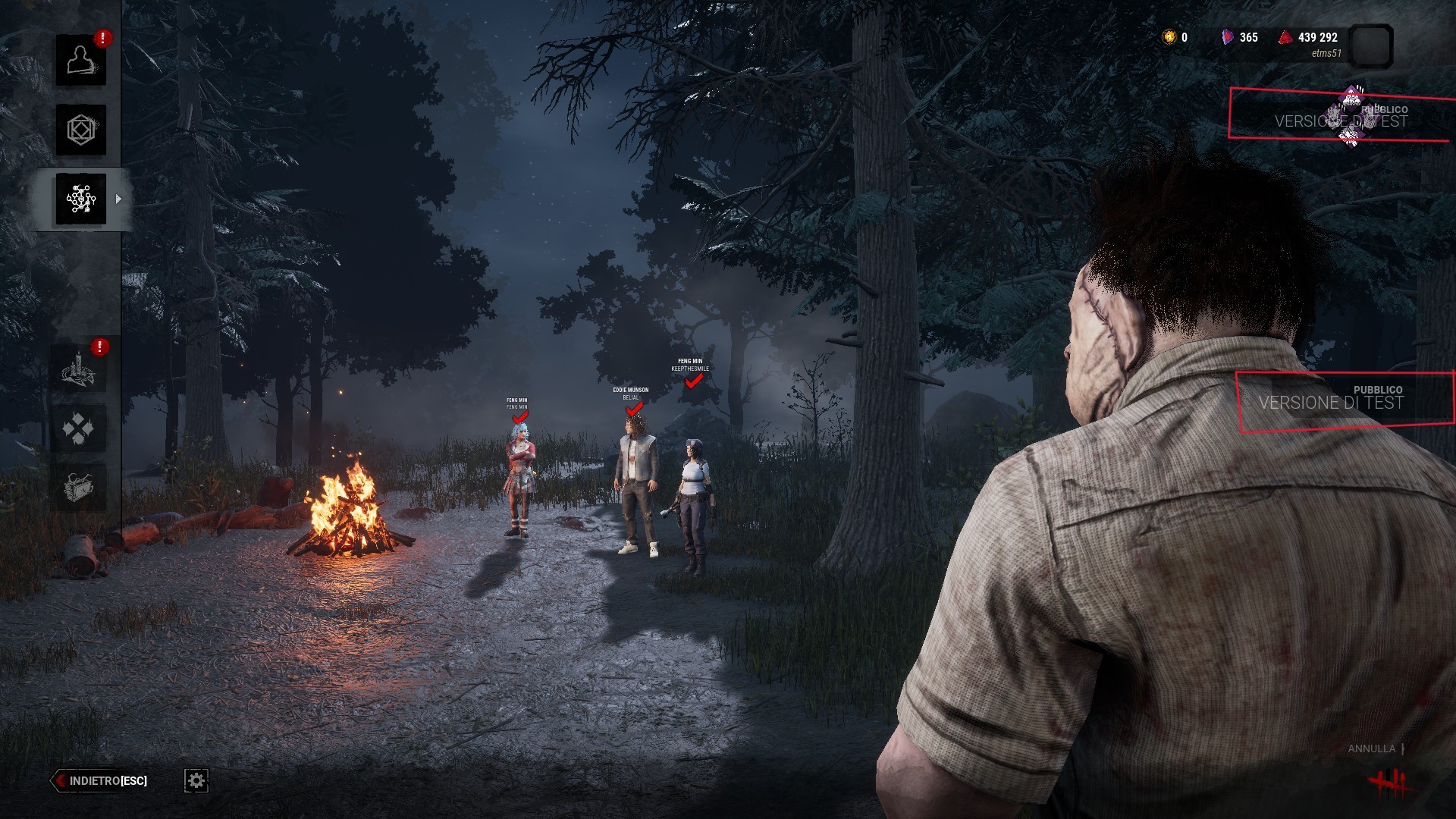This screenshot has width=1456, height=819.
Task: Open the hexagon loadout menu icon
Action: 80,130
